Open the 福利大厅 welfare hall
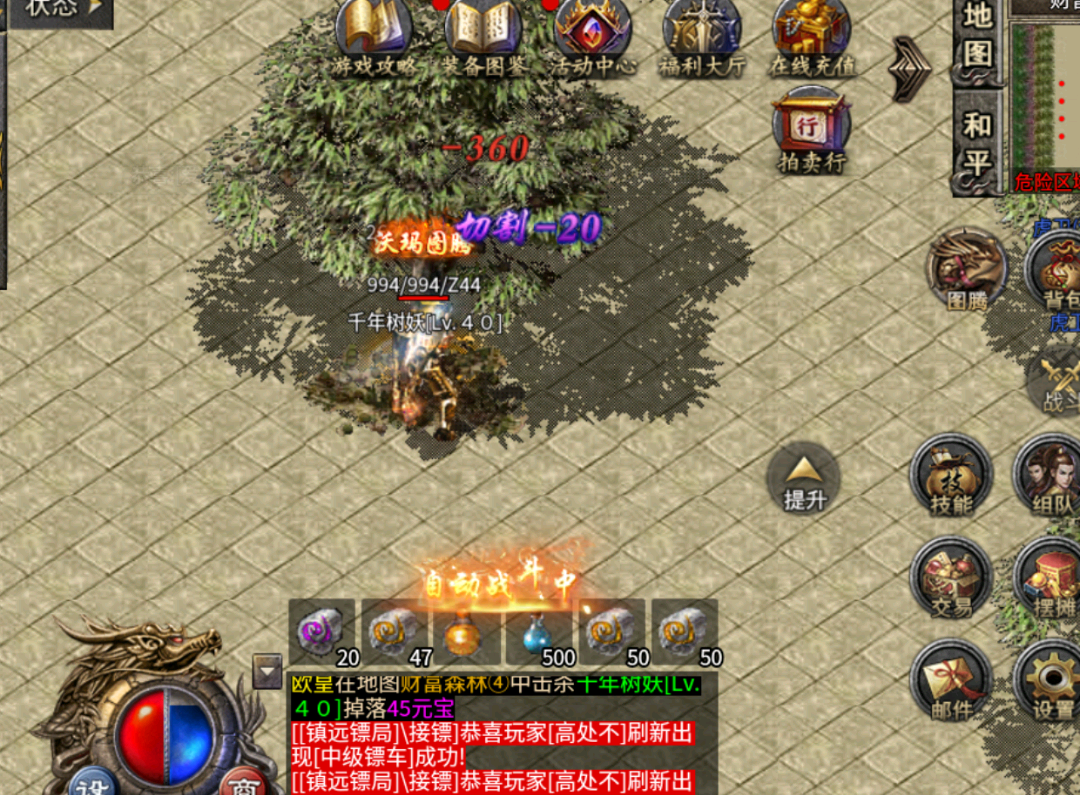Viewport: 1080px width, 795px height. [702, 35]
